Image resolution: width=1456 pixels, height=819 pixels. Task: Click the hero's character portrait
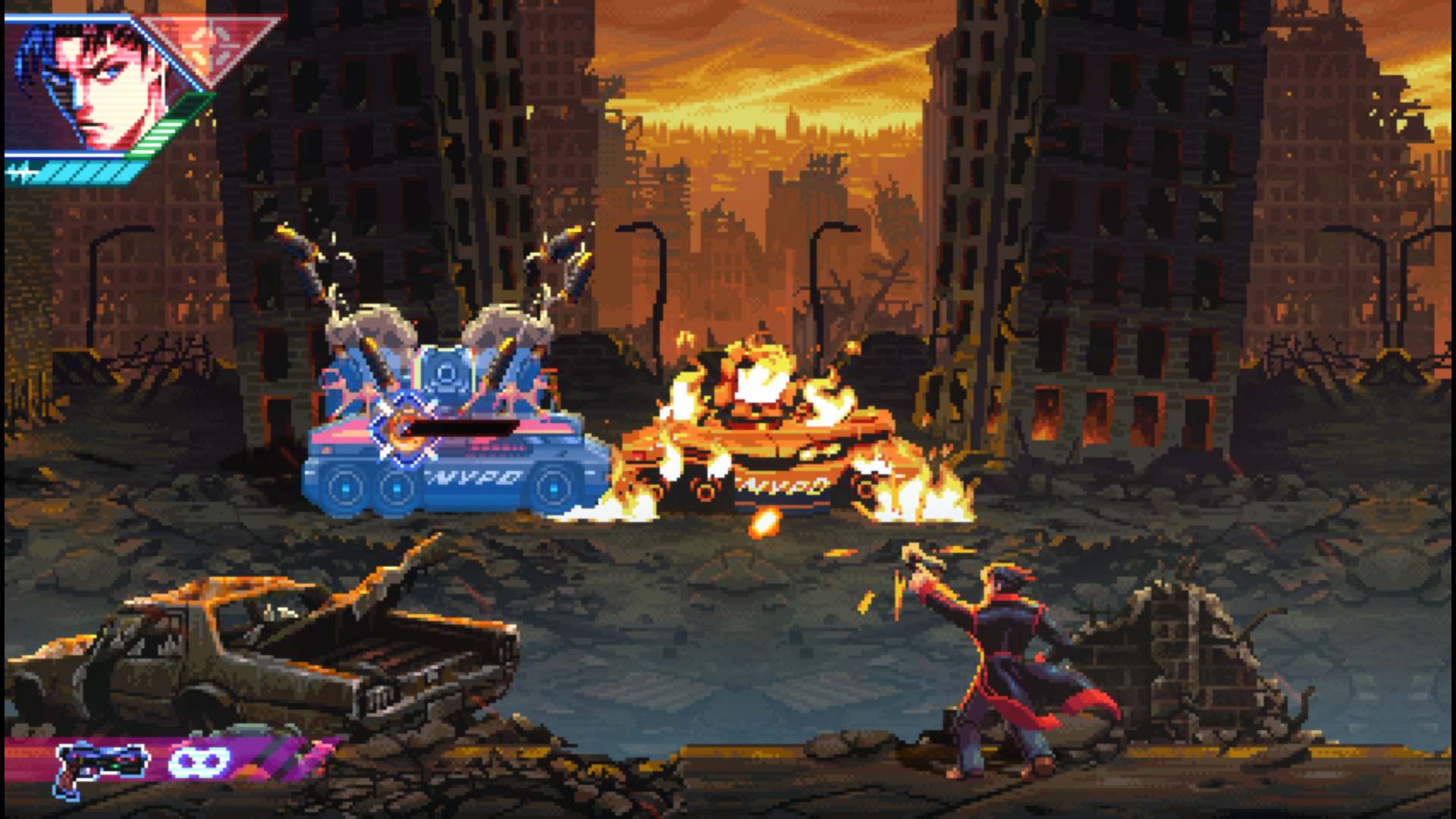point(95,83)
